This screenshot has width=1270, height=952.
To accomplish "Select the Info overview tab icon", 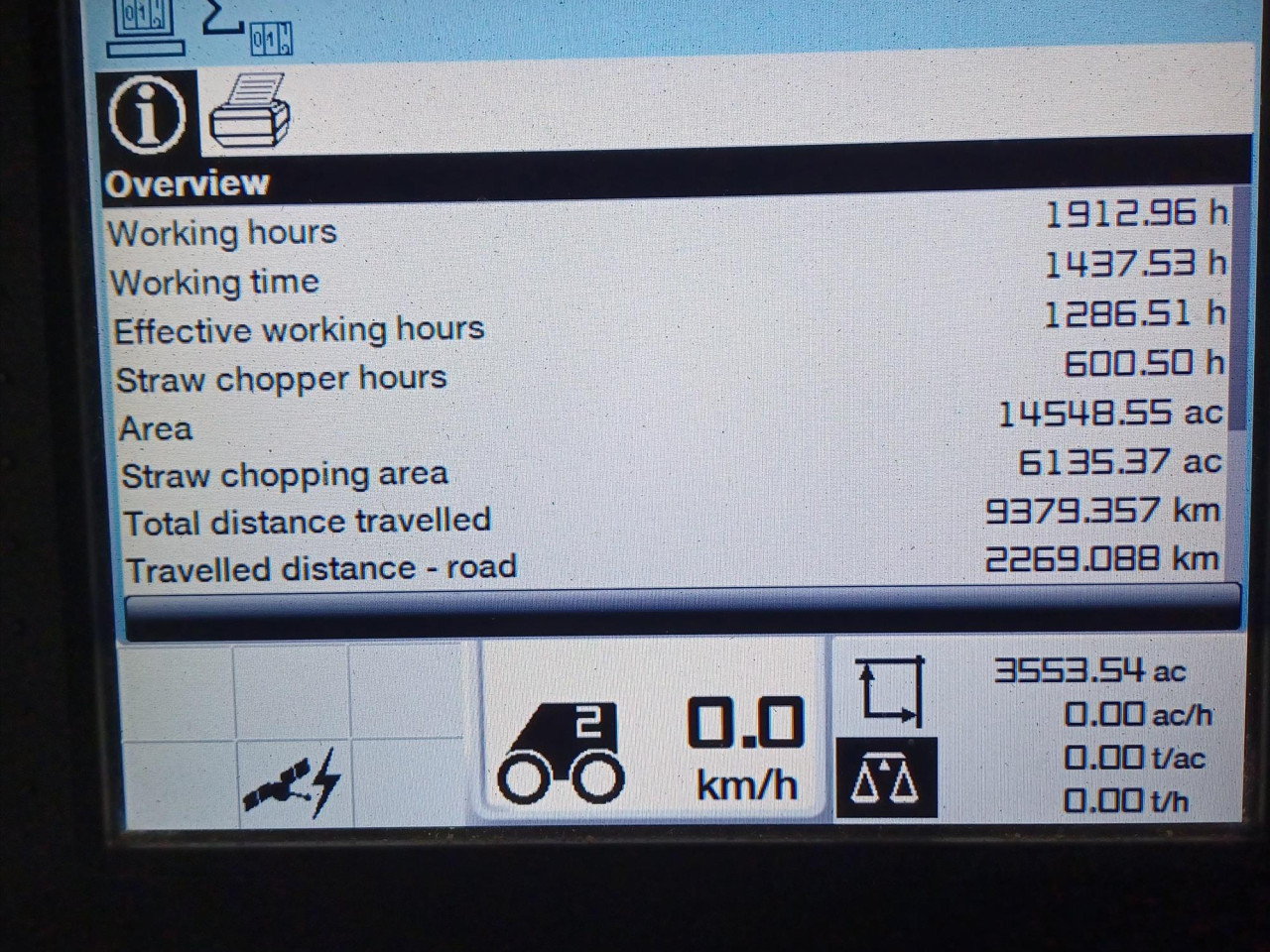I will pos(147,116).
